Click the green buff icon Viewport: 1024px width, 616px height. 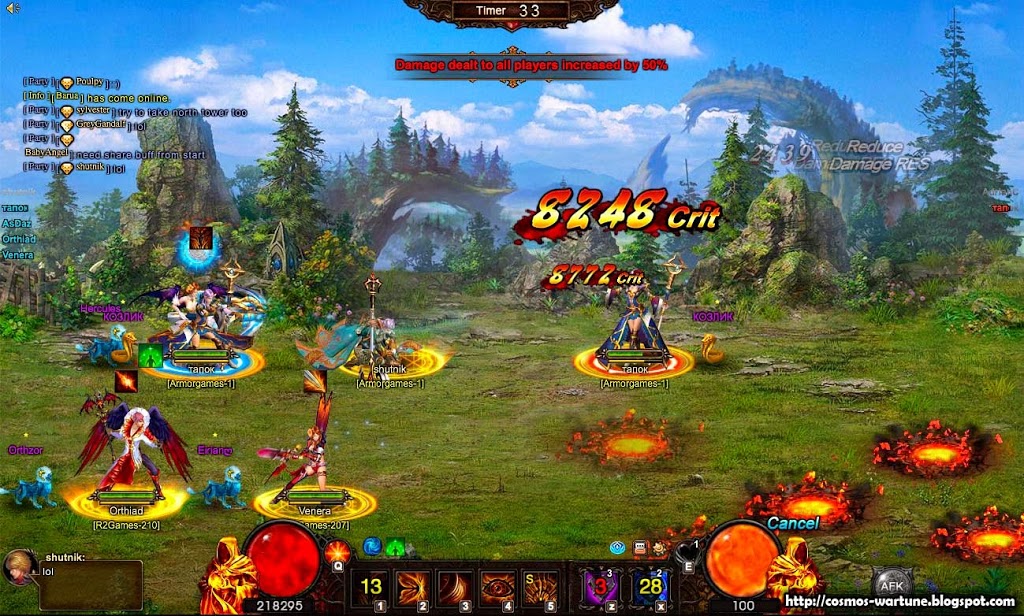pyautogui.click(x=395, y=548)
